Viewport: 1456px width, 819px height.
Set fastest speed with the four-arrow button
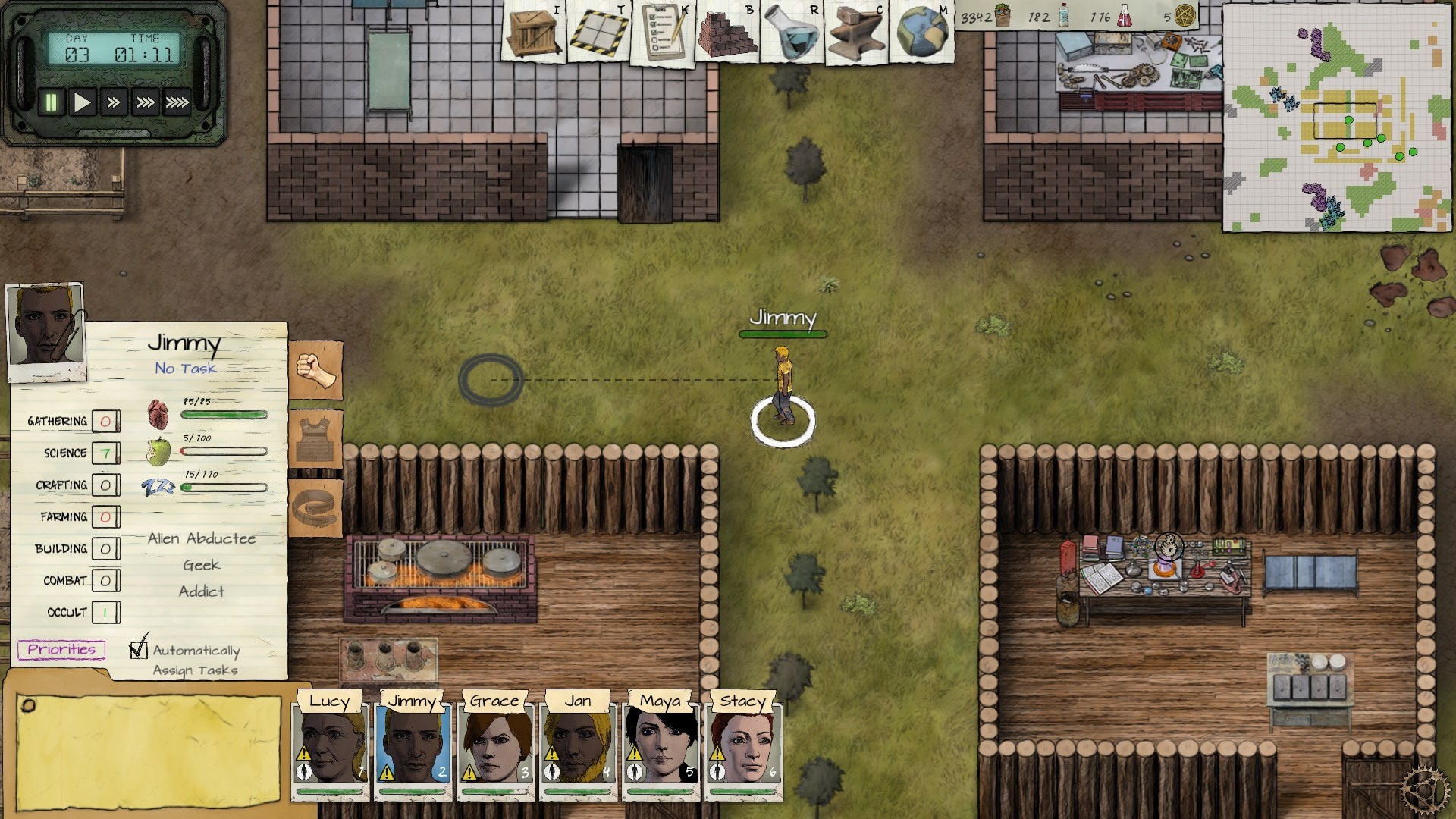coord(177,102)
